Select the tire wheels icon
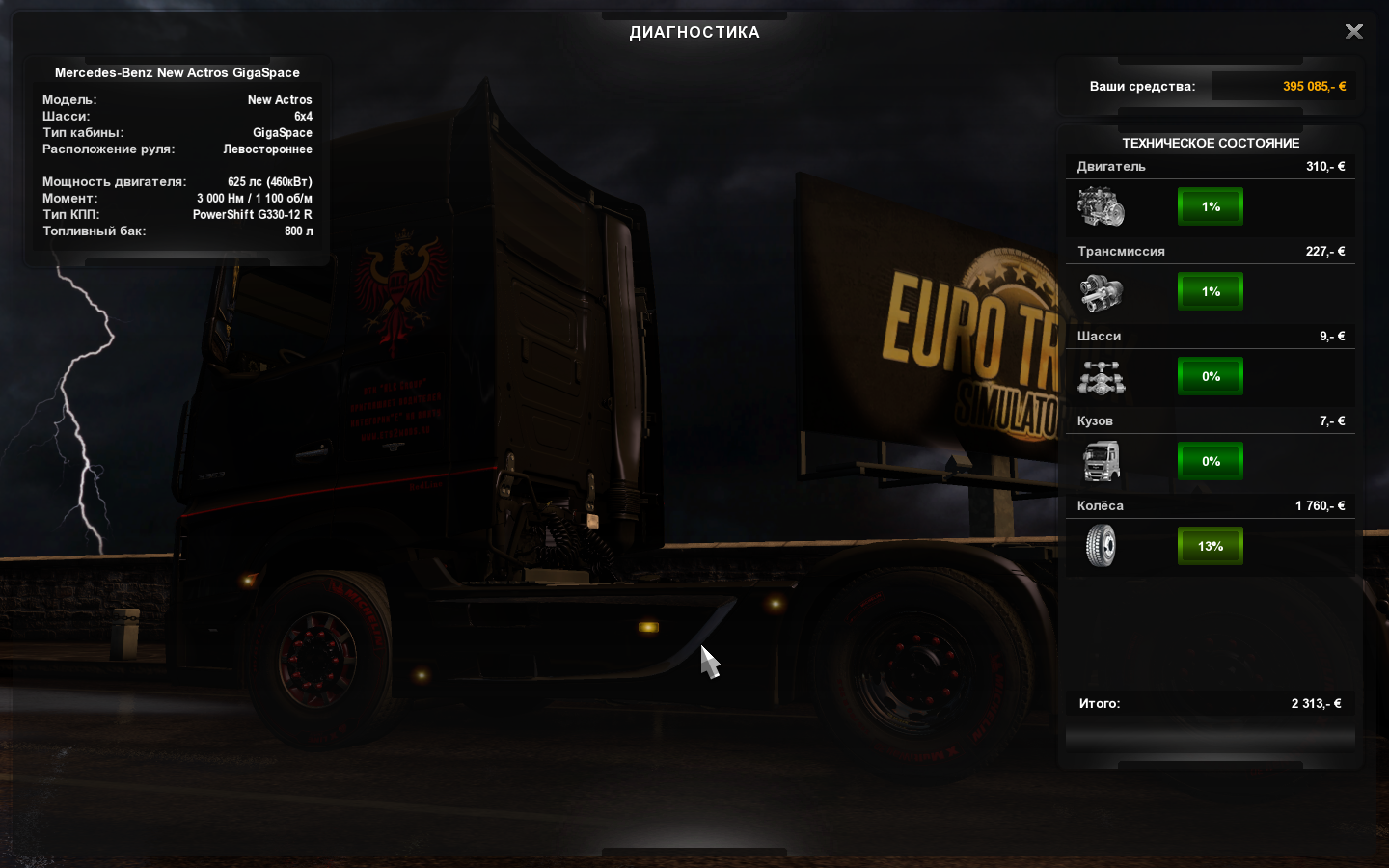This screenshot has width=1389, height=868. (x=1101, y=546)
